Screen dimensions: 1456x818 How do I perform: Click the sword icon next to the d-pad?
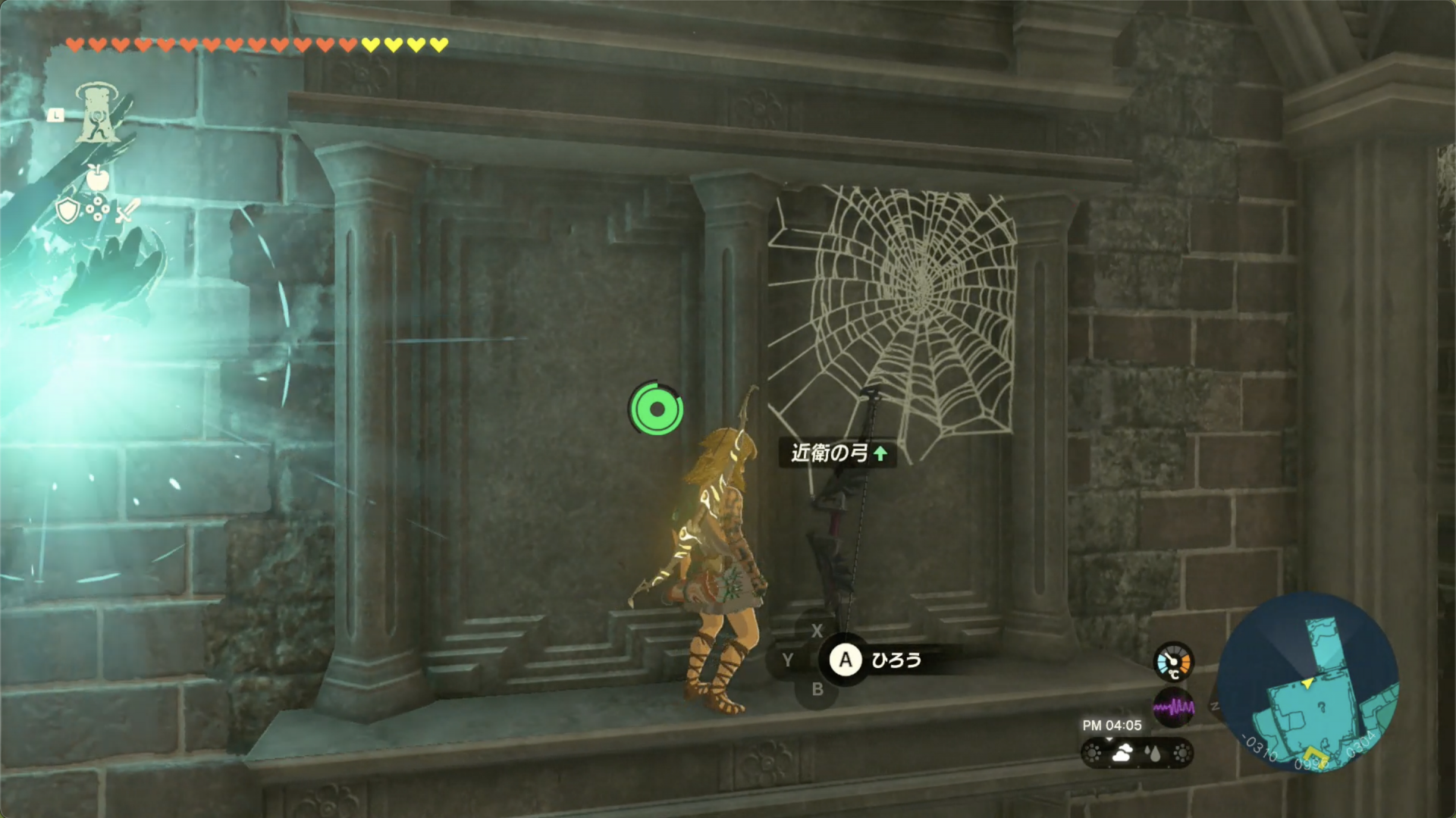127,210
